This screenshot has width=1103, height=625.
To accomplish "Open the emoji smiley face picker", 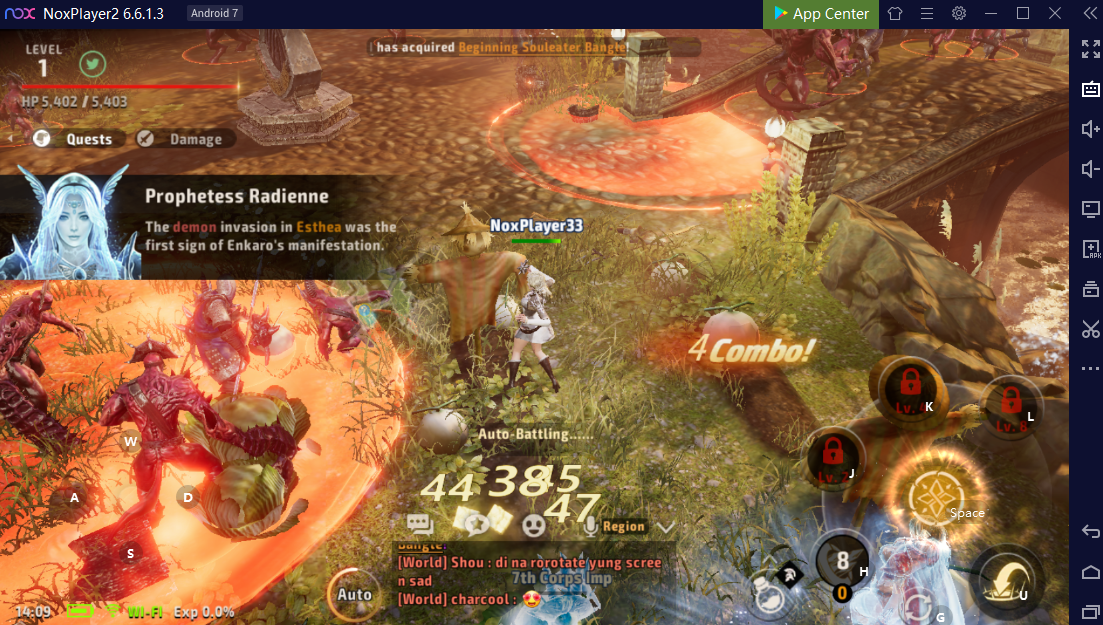I will pyautogui.click(x=535, y=525).
